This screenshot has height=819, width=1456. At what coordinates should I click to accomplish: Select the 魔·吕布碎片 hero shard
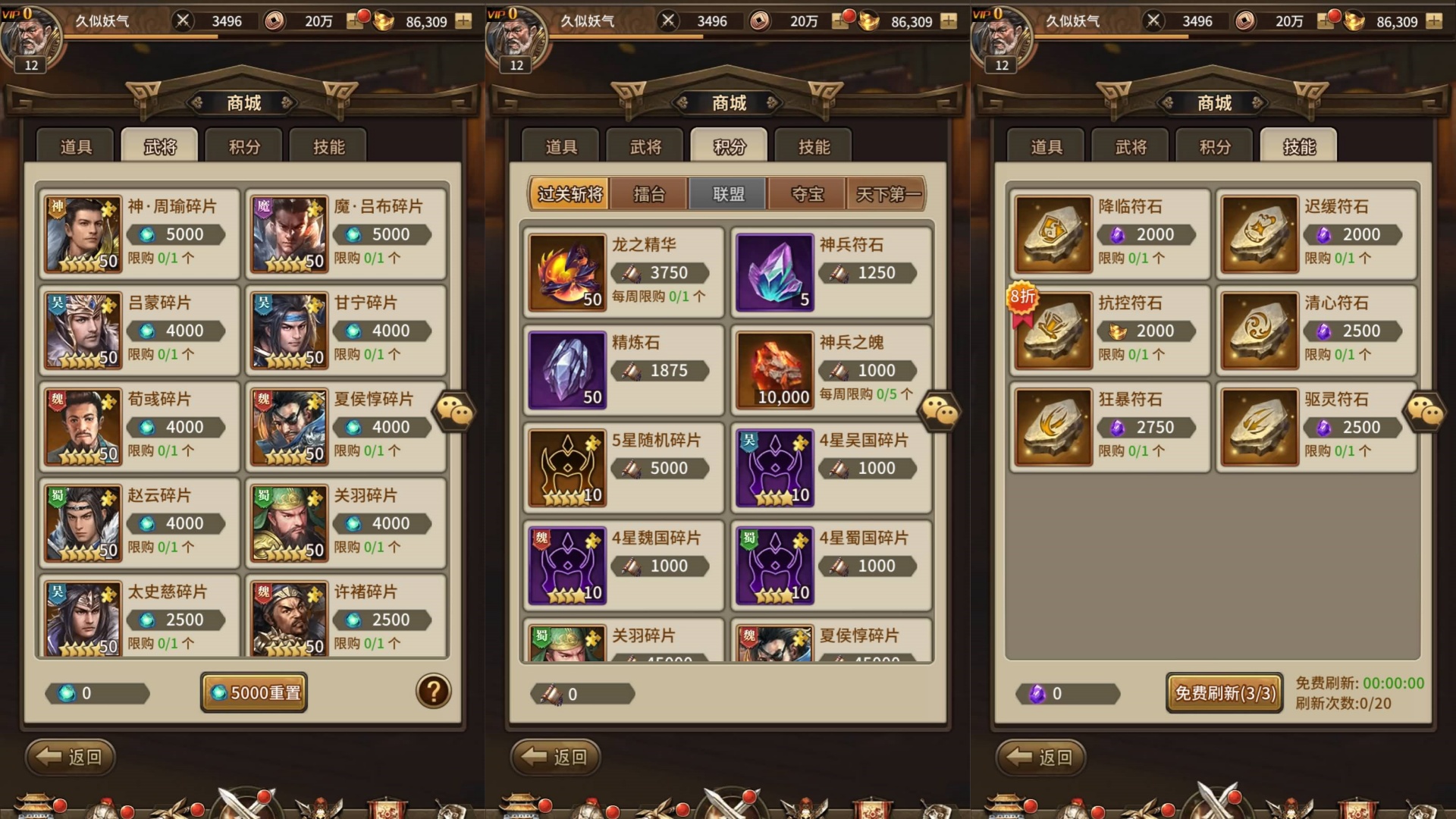(x=345, y=234)
